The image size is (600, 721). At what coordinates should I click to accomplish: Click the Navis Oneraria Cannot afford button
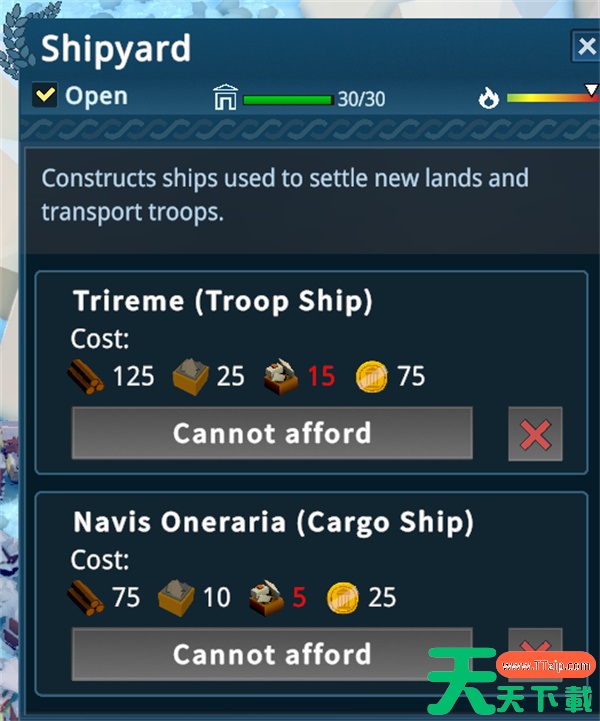tap(271, 654)
